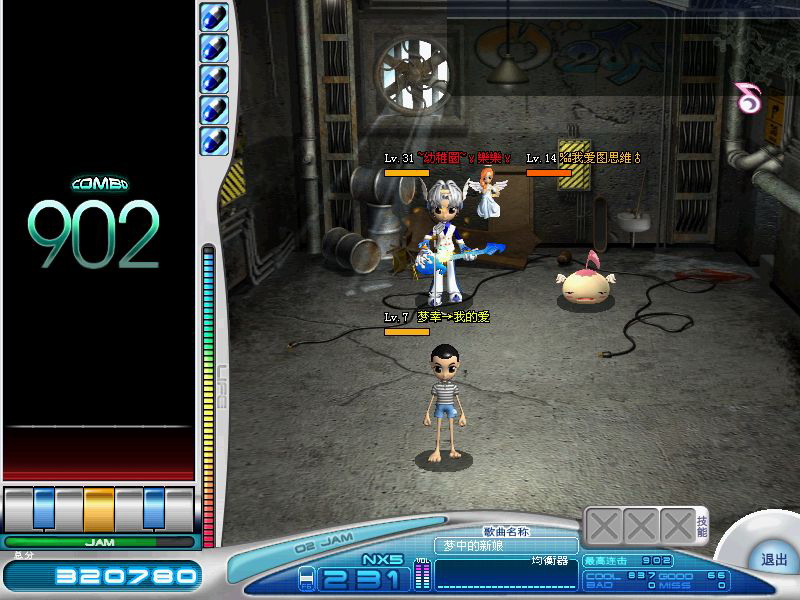Viewport: 800px width, 600px height.
Task: Click the VOL volume meter
Action: pyautogui.click(x=421, y=574)
